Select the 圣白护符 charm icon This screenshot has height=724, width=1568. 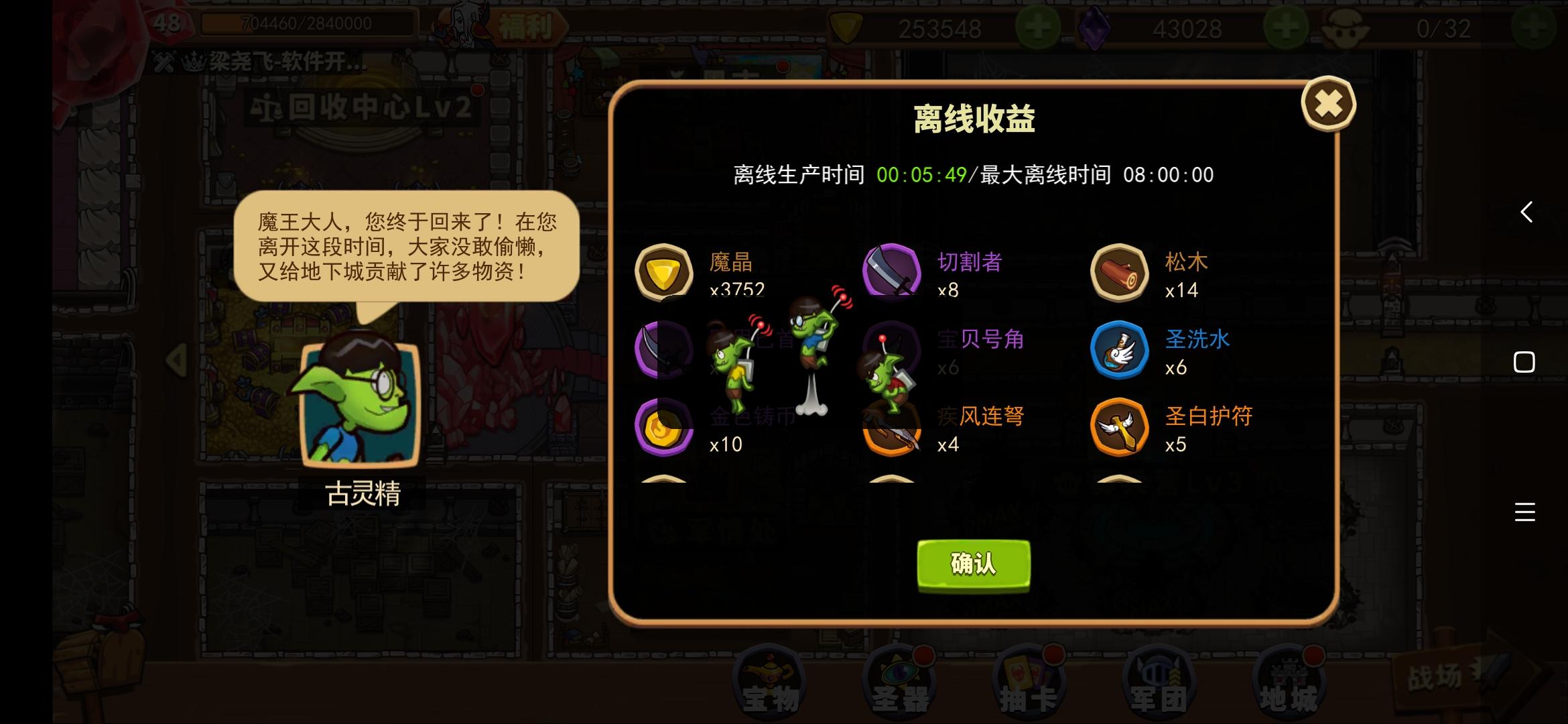(x=1119, y=428)
